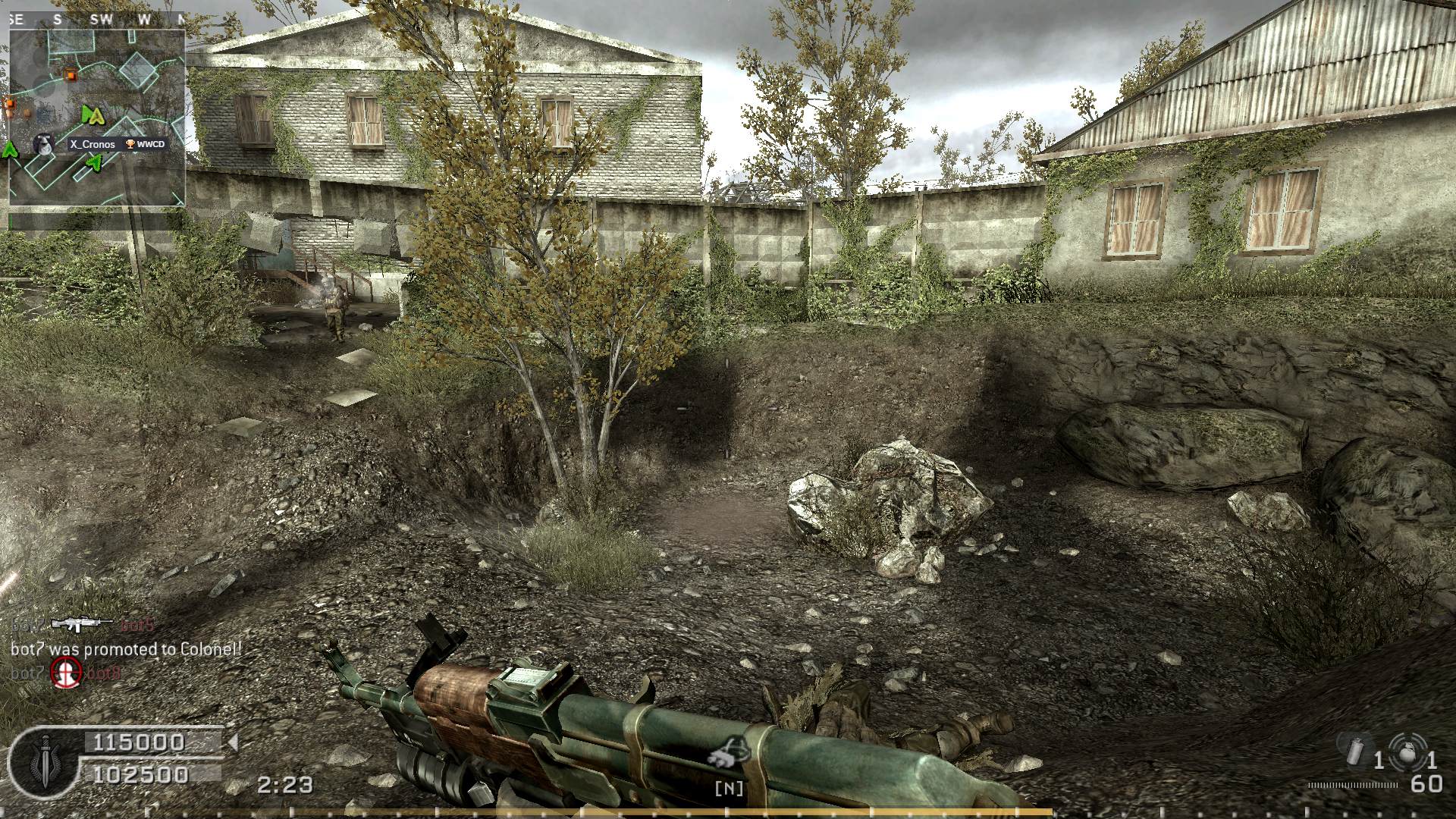
Task: Click the X_Cronos avatar picture
Action: click(x=43, y=143)
